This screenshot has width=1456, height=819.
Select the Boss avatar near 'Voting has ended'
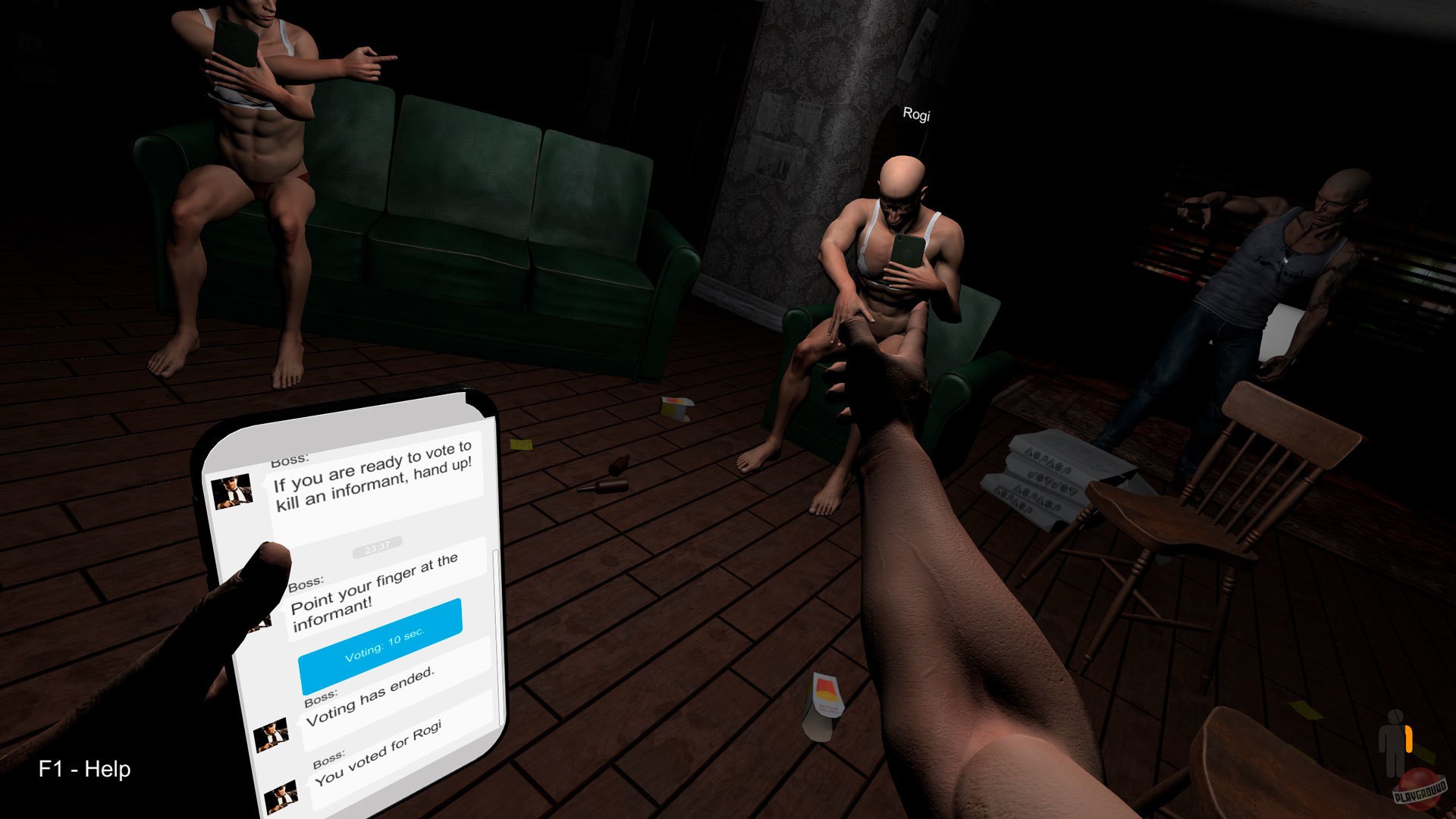pyautogui.click(x=271, y=734)
